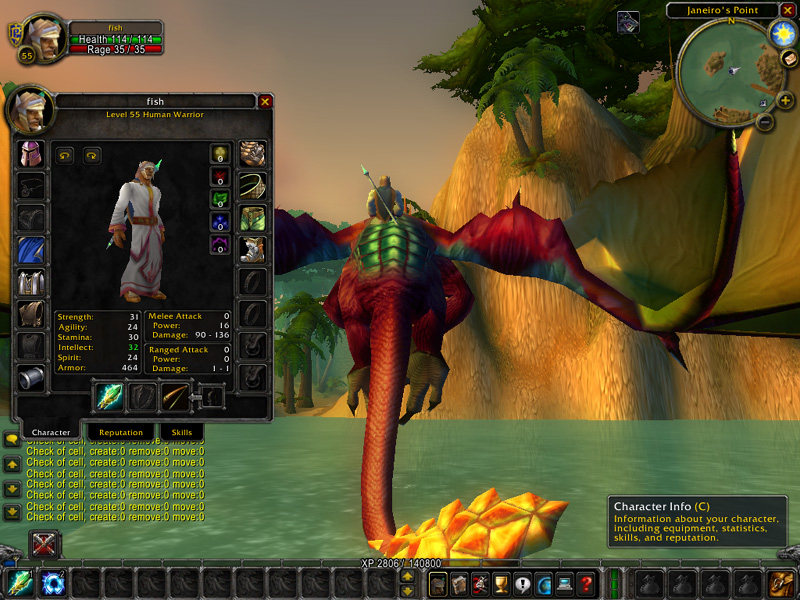The image size is (800, 600).
Task: Open the backpack in the bag bar
Action: [781, 584]
